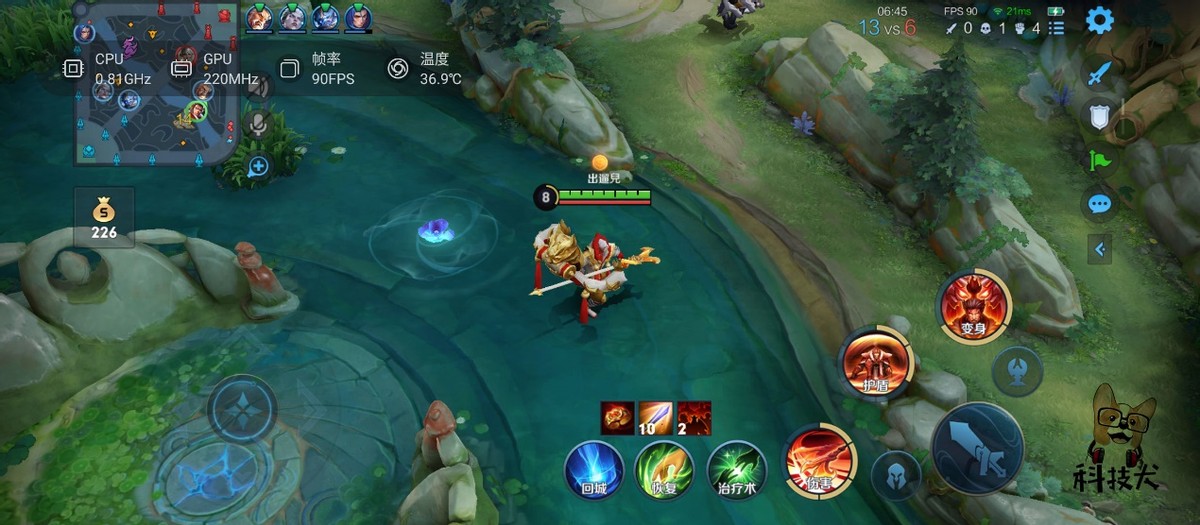Toggle the muted speaker button
Screen dimensions: 1200x525
(x=258, y=87)
